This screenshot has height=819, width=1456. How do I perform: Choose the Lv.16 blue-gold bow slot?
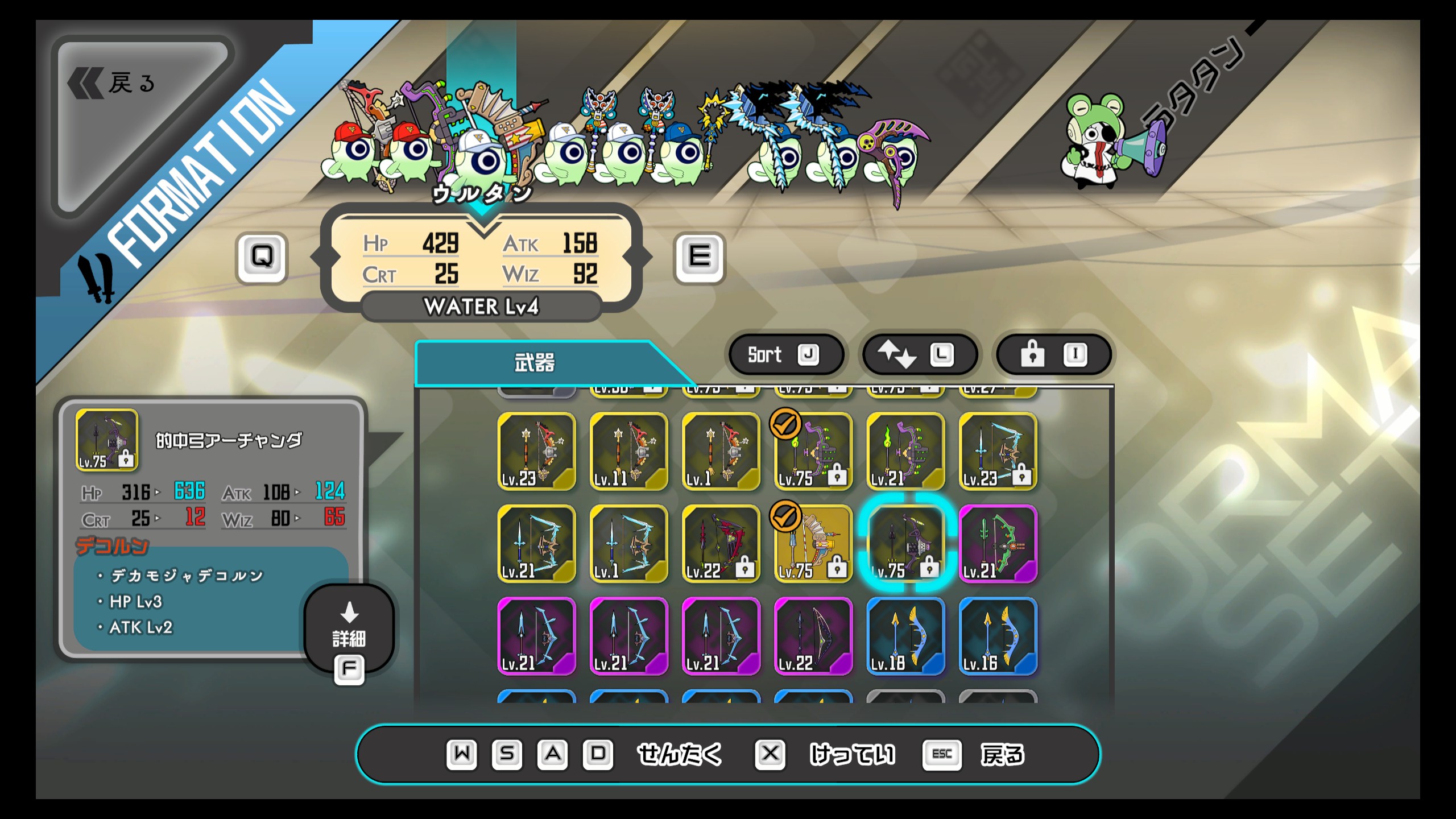998,636
